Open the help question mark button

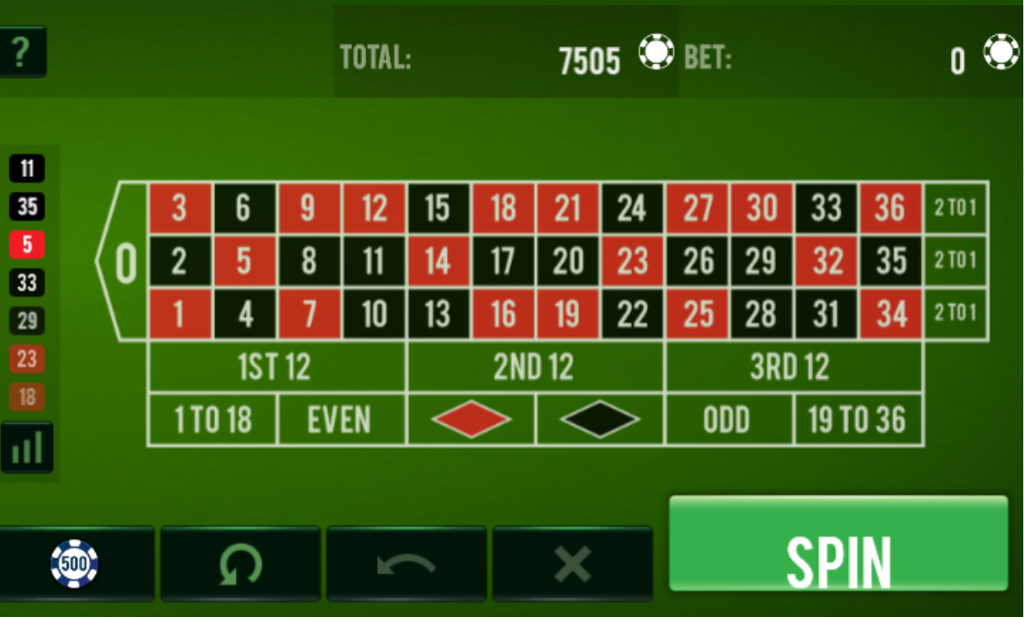coord(22,51)
